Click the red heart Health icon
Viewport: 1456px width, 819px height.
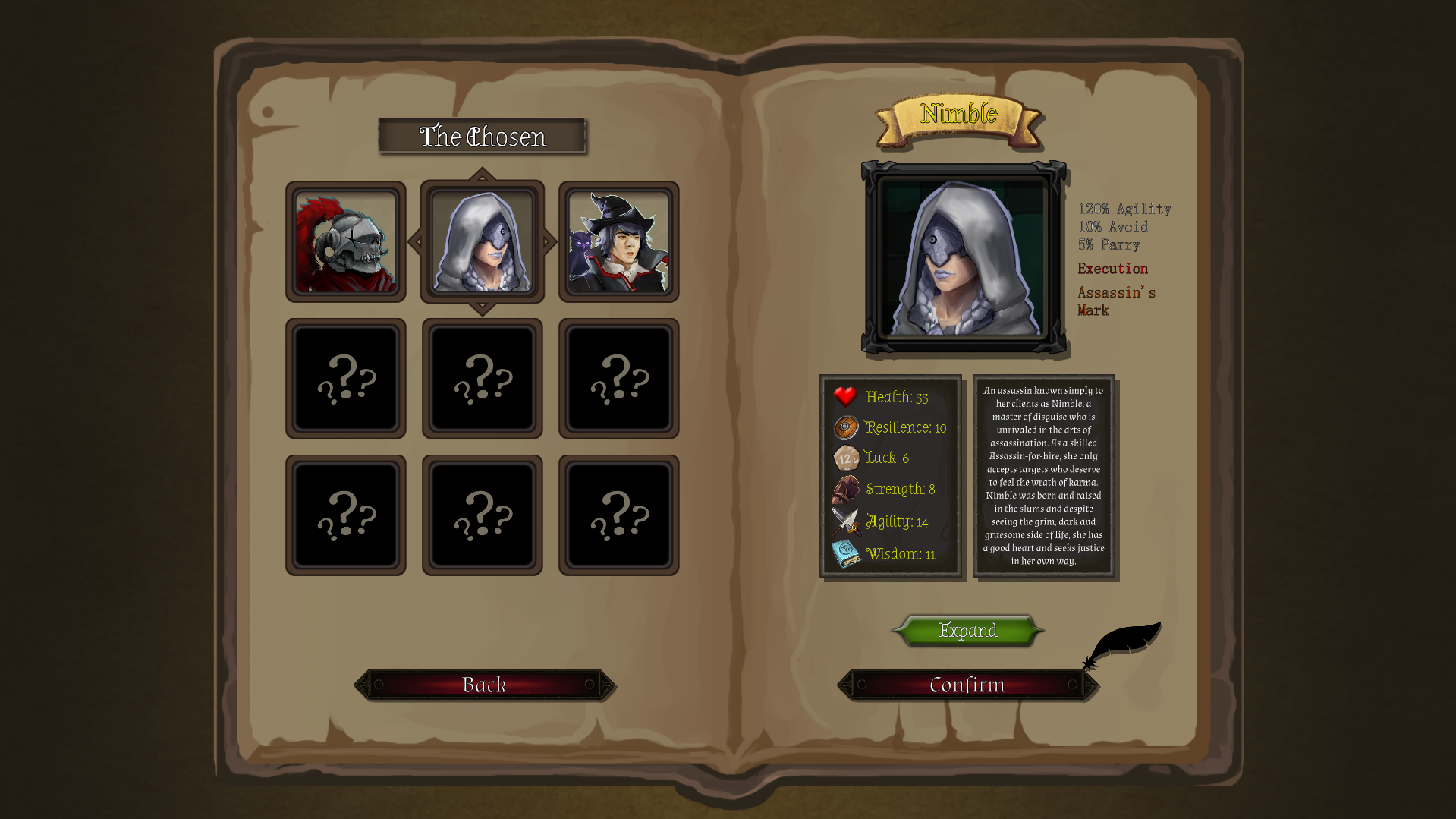845,395
